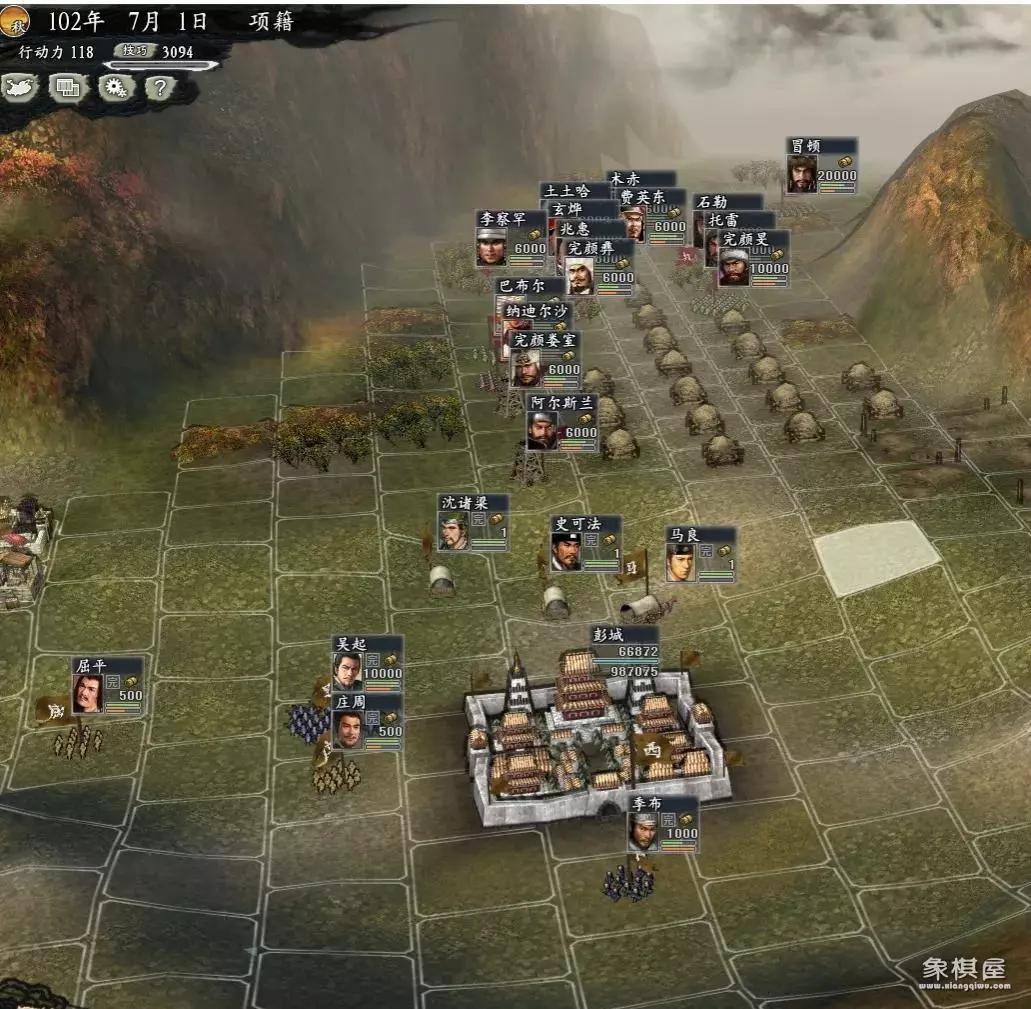
Task: Select the 李察罕 unit tag
Action: tap(511, 240)
